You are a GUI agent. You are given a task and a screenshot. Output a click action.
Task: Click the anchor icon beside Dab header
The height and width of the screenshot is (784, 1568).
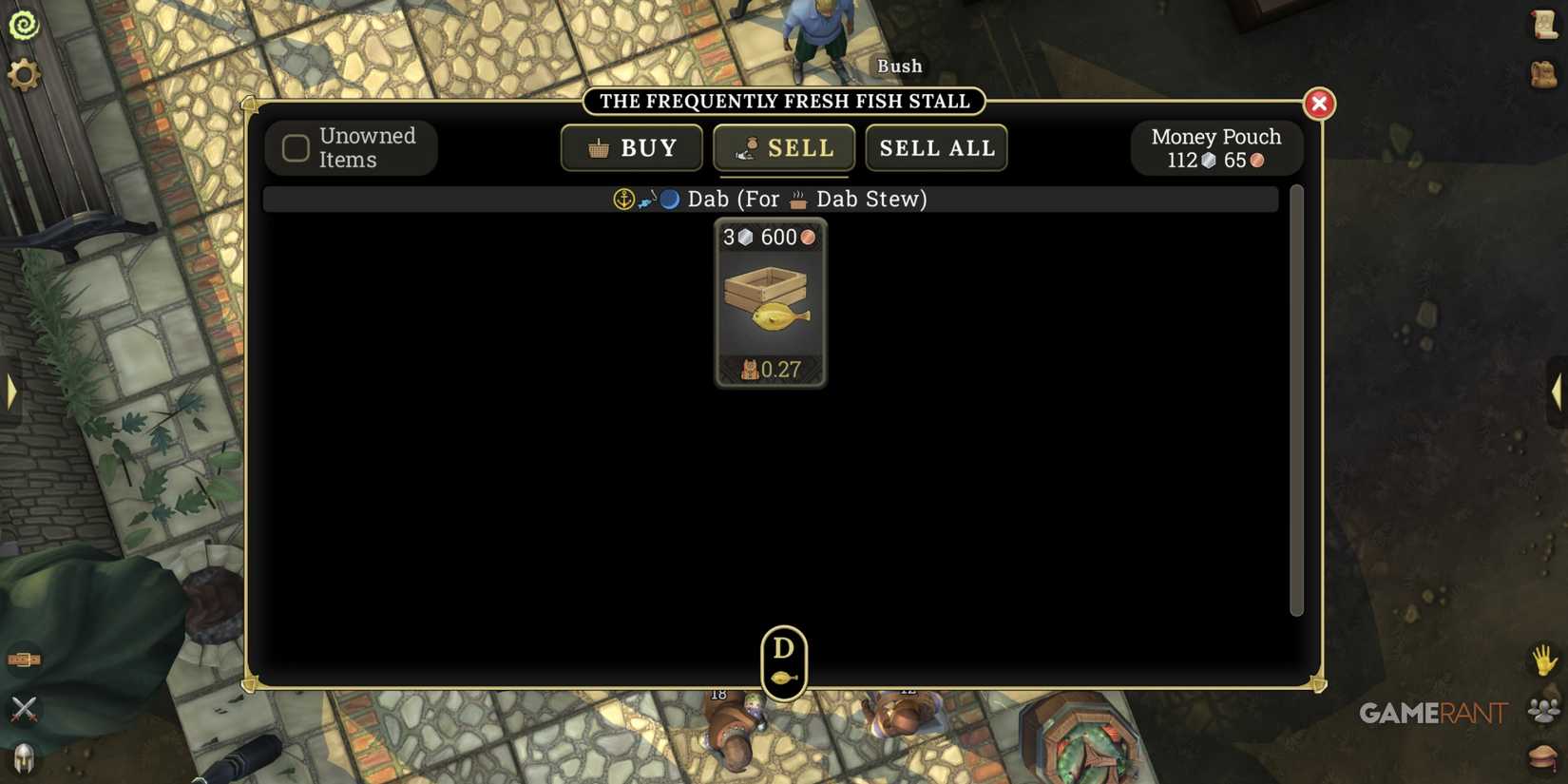[x=624, y=200]
